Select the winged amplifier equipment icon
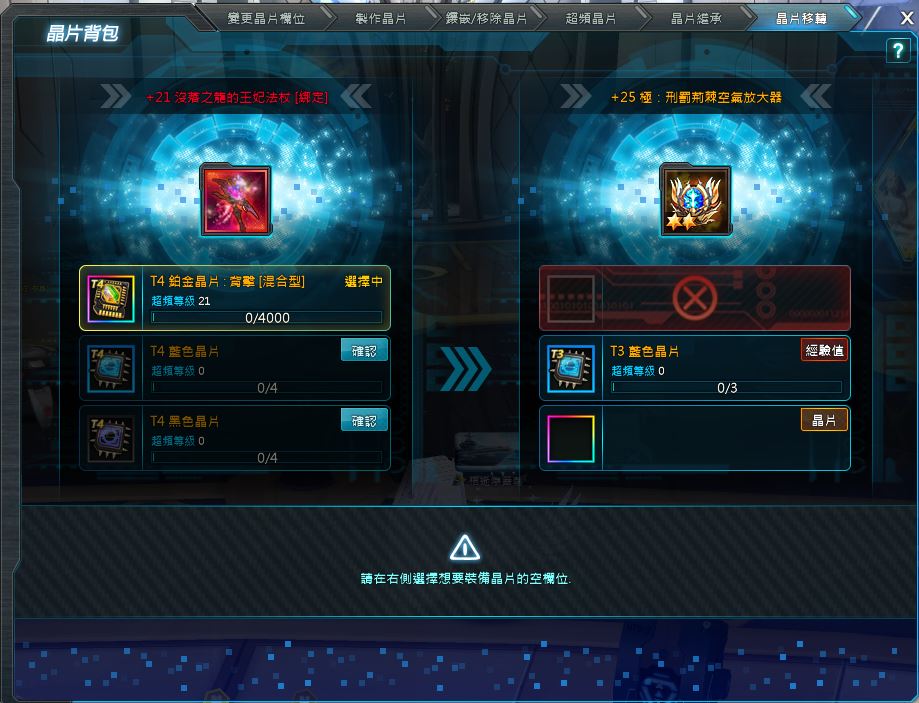This screenshot has height=703, width=919. [x=695, y=200]
